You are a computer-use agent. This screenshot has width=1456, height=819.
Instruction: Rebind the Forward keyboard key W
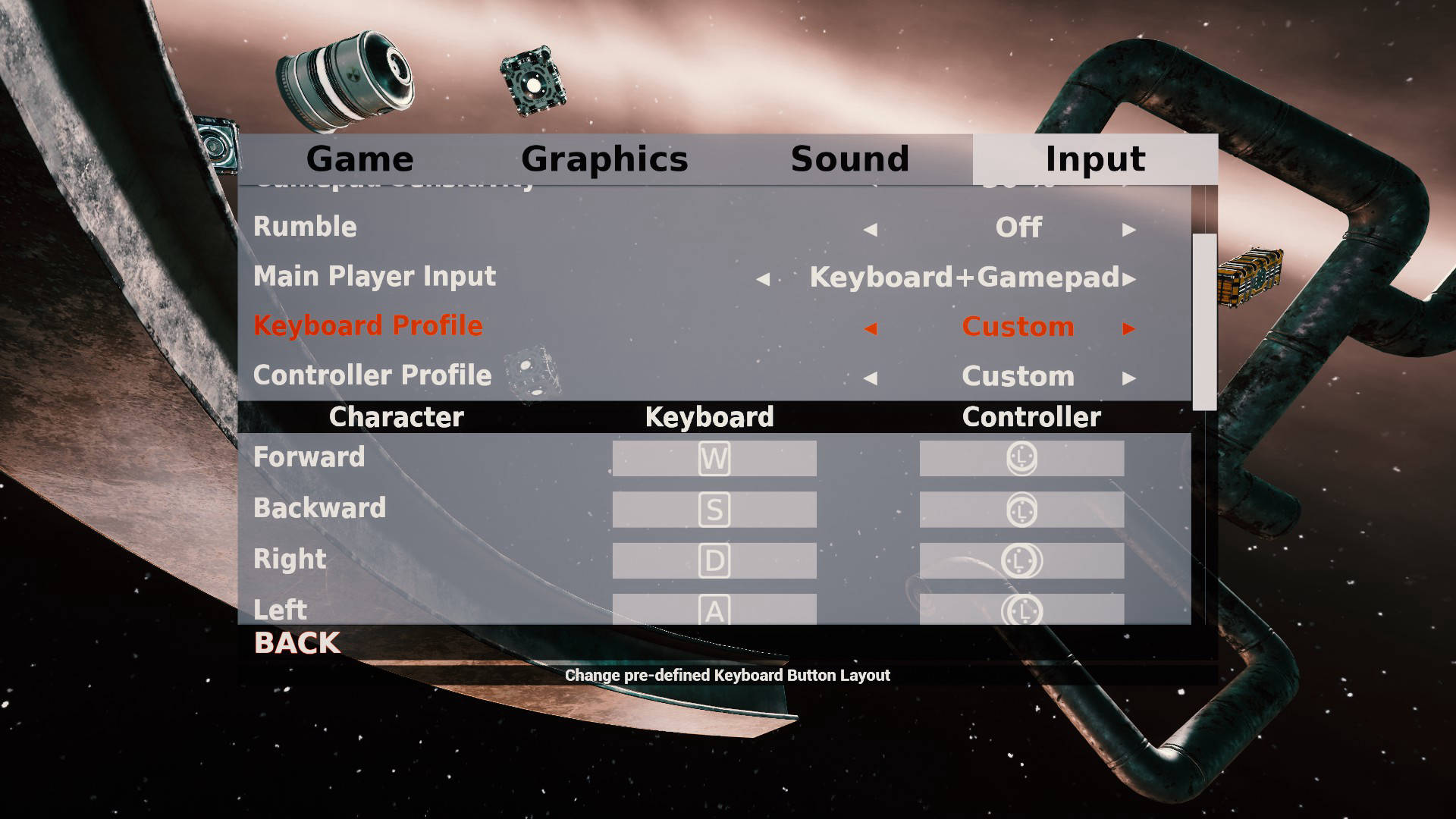click(x=714, y=459)
